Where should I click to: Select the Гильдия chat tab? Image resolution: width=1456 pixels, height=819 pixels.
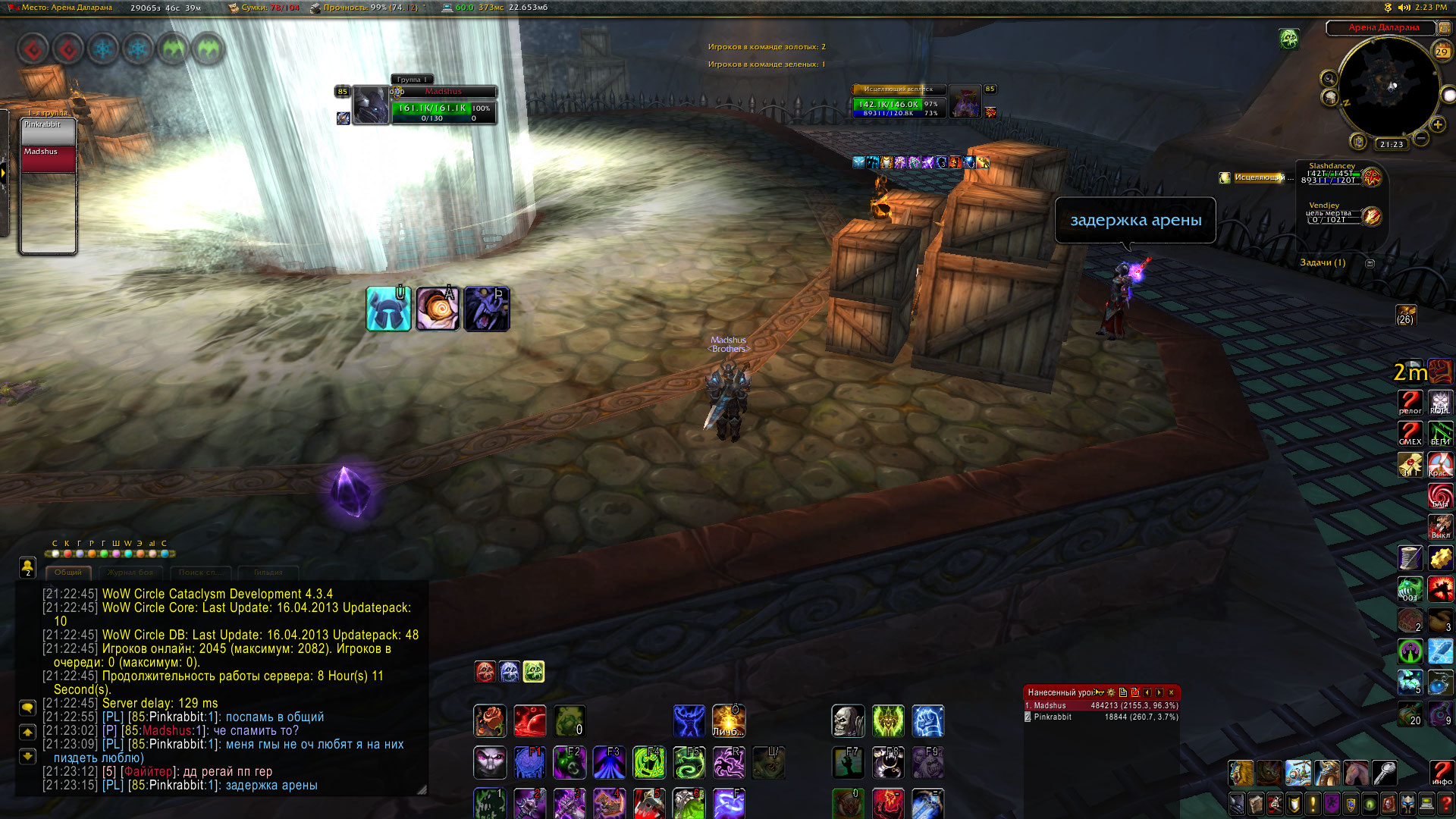click(268, 573)
